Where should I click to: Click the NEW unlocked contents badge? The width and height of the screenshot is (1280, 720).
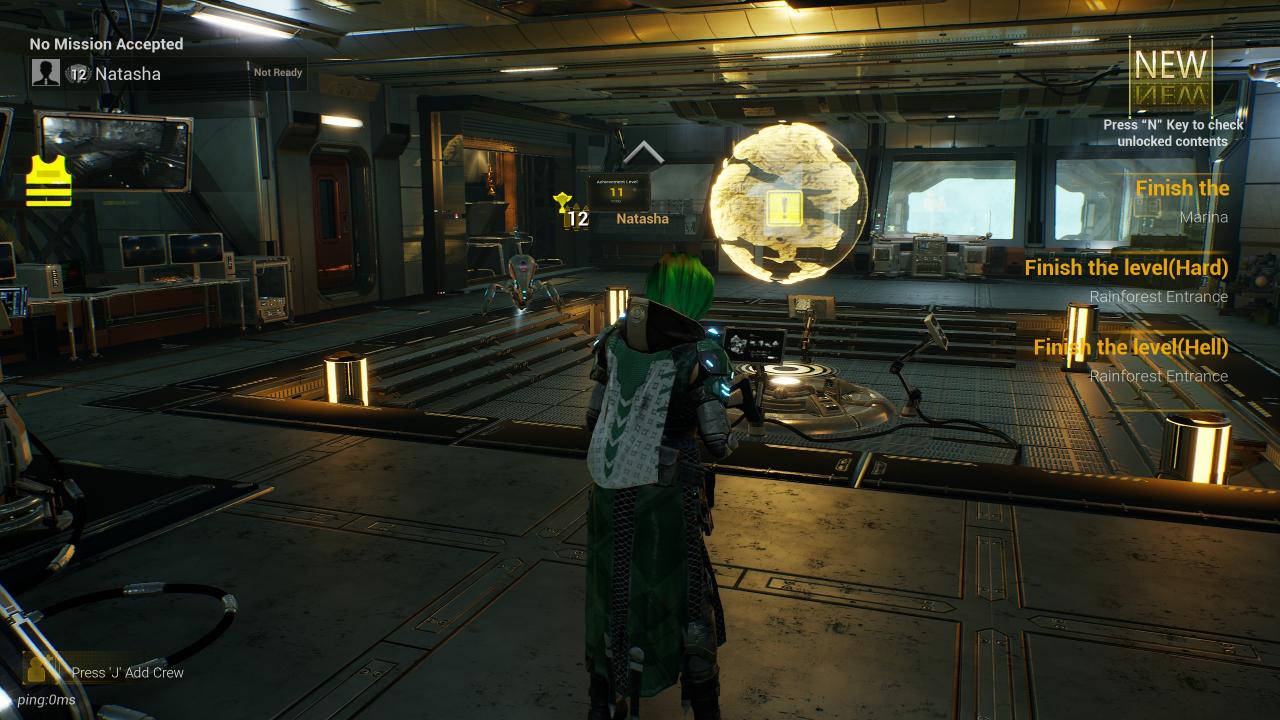click(1171, 75)
